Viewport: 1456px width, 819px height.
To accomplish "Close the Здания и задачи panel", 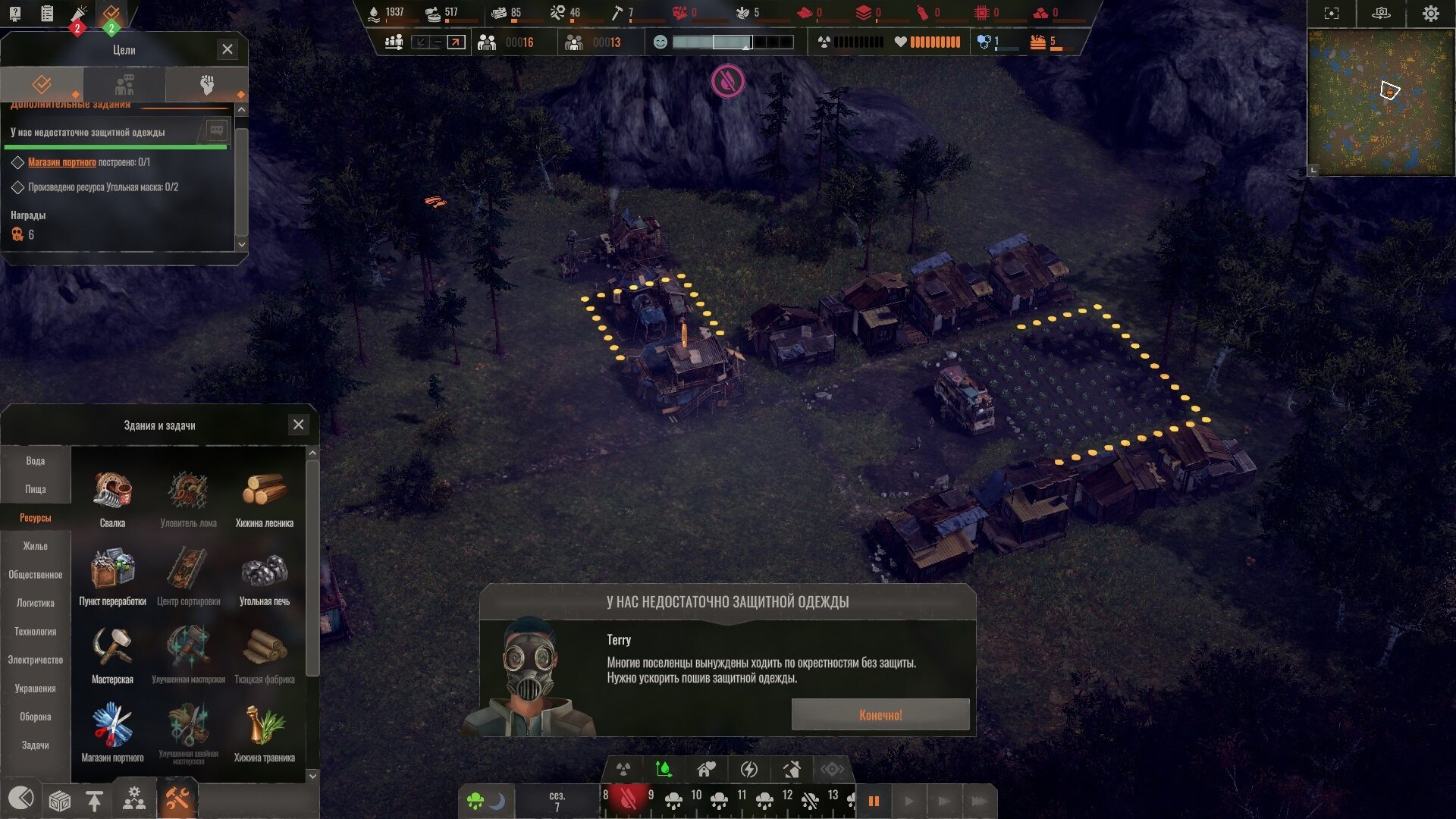I will click(x=299, y=425).
